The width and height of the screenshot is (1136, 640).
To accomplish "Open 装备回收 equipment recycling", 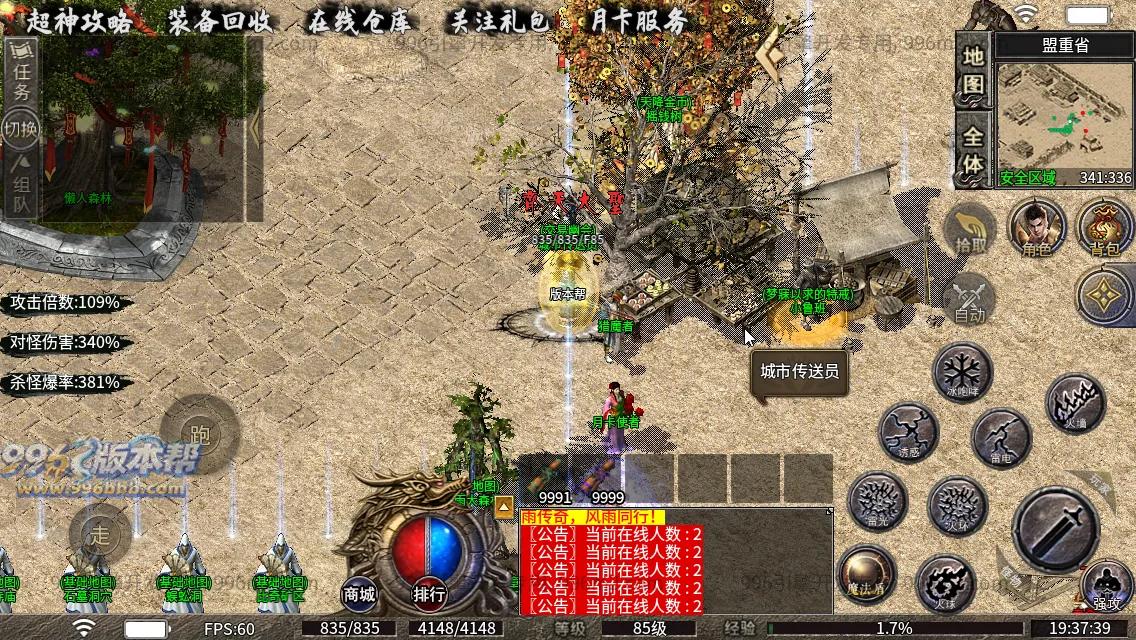I will coord(220,21).
